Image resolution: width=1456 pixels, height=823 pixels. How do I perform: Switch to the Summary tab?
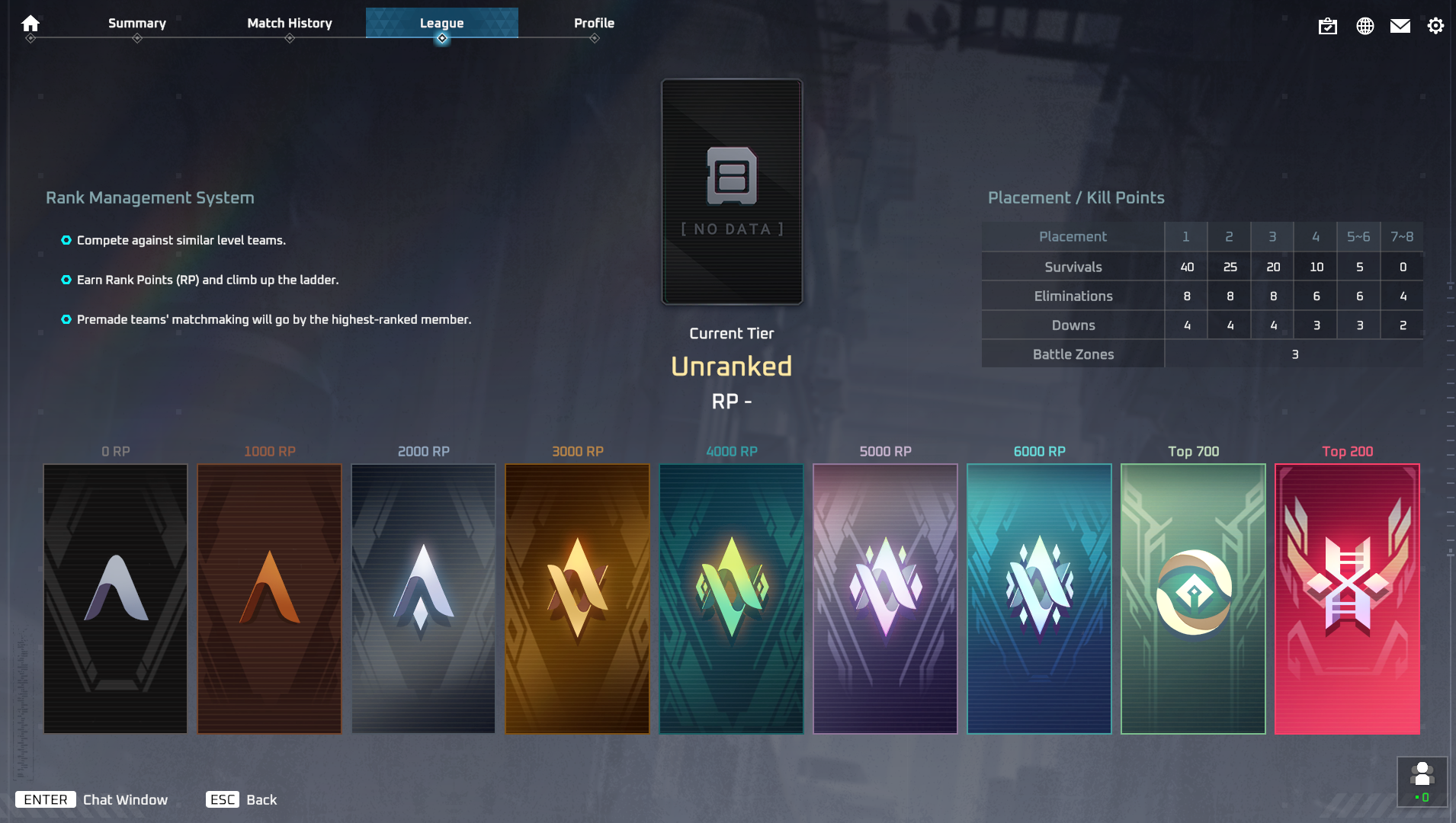(136, 23)
